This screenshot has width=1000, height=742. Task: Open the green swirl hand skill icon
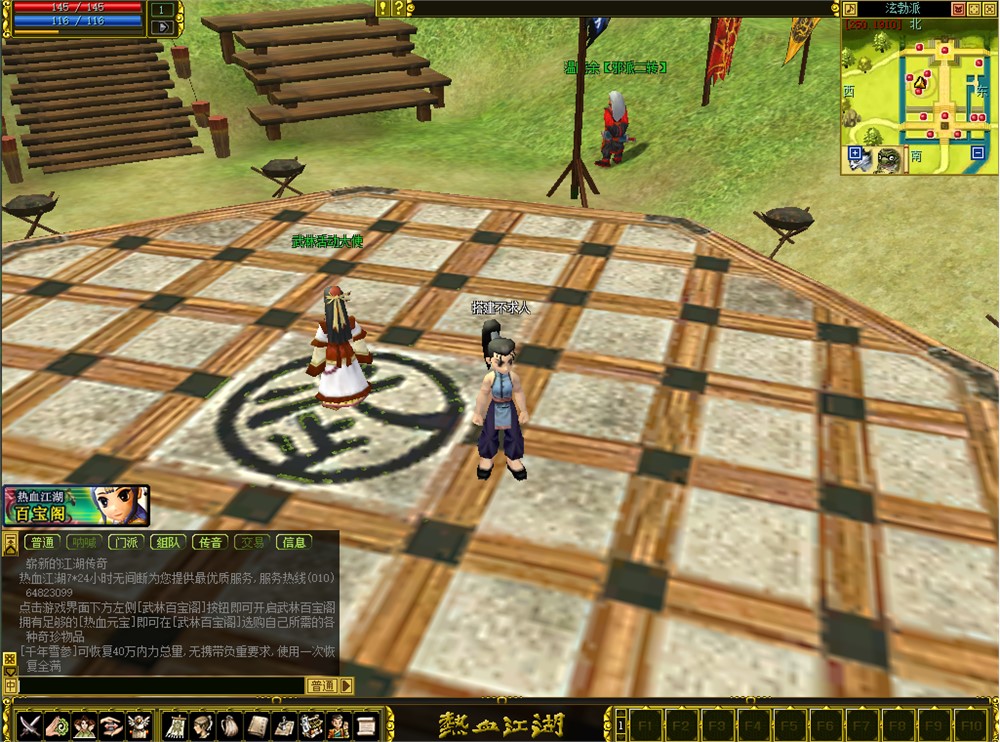(x=57, y=724)
